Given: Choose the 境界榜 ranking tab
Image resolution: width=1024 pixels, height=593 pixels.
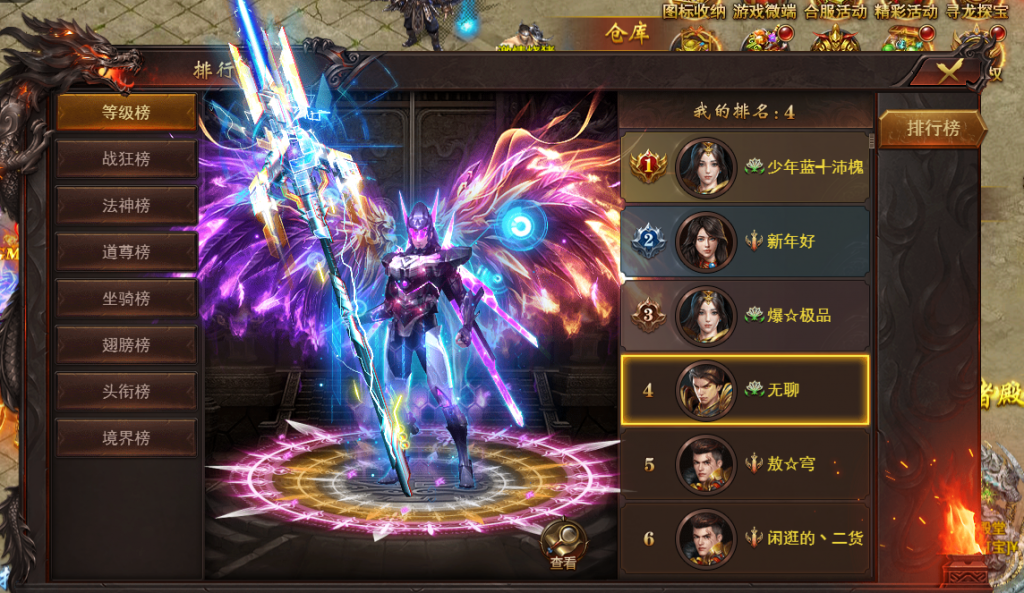Looking at the screenshot, I should pyautogui.click(x=126, y=437).
